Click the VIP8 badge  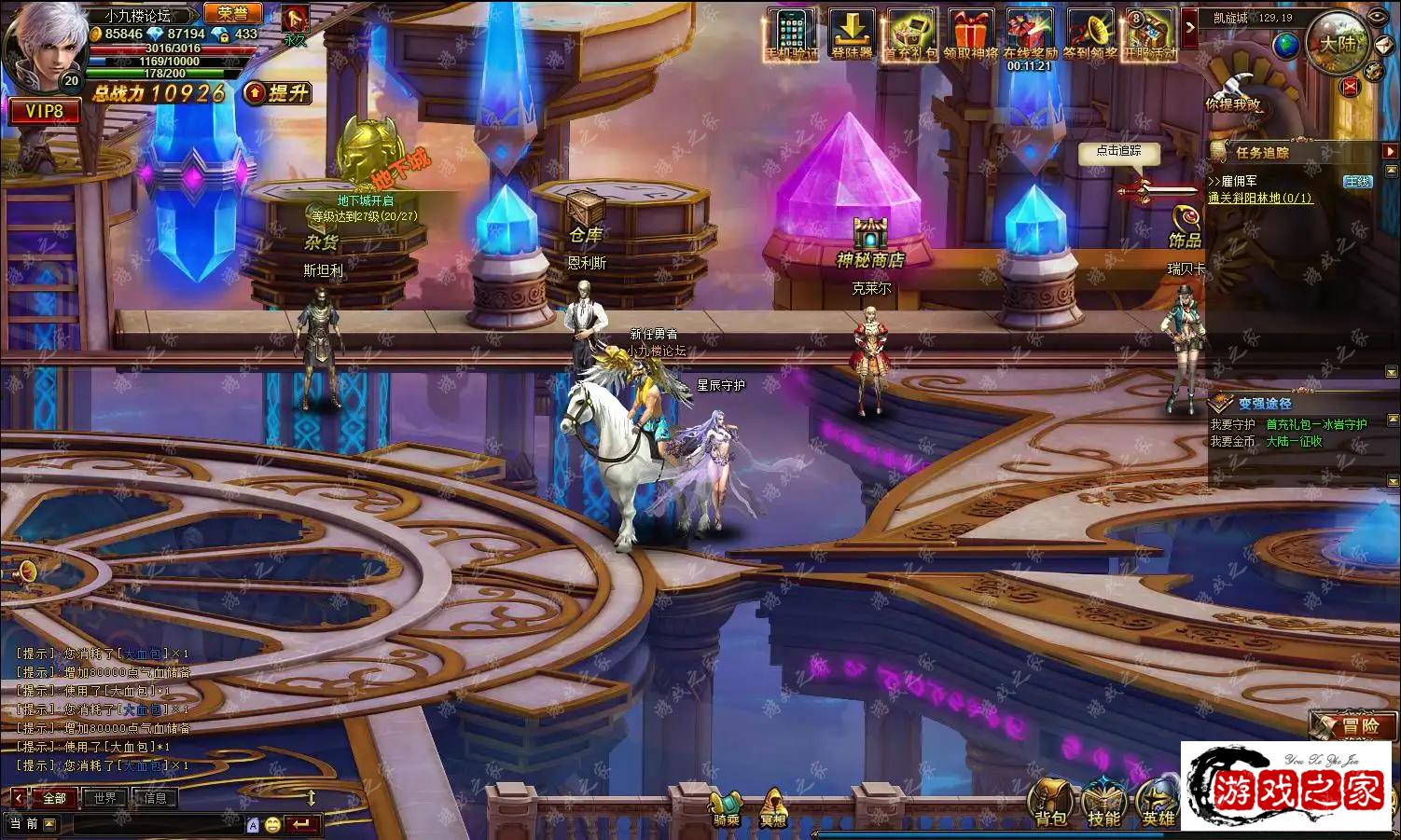coord(44,111)
